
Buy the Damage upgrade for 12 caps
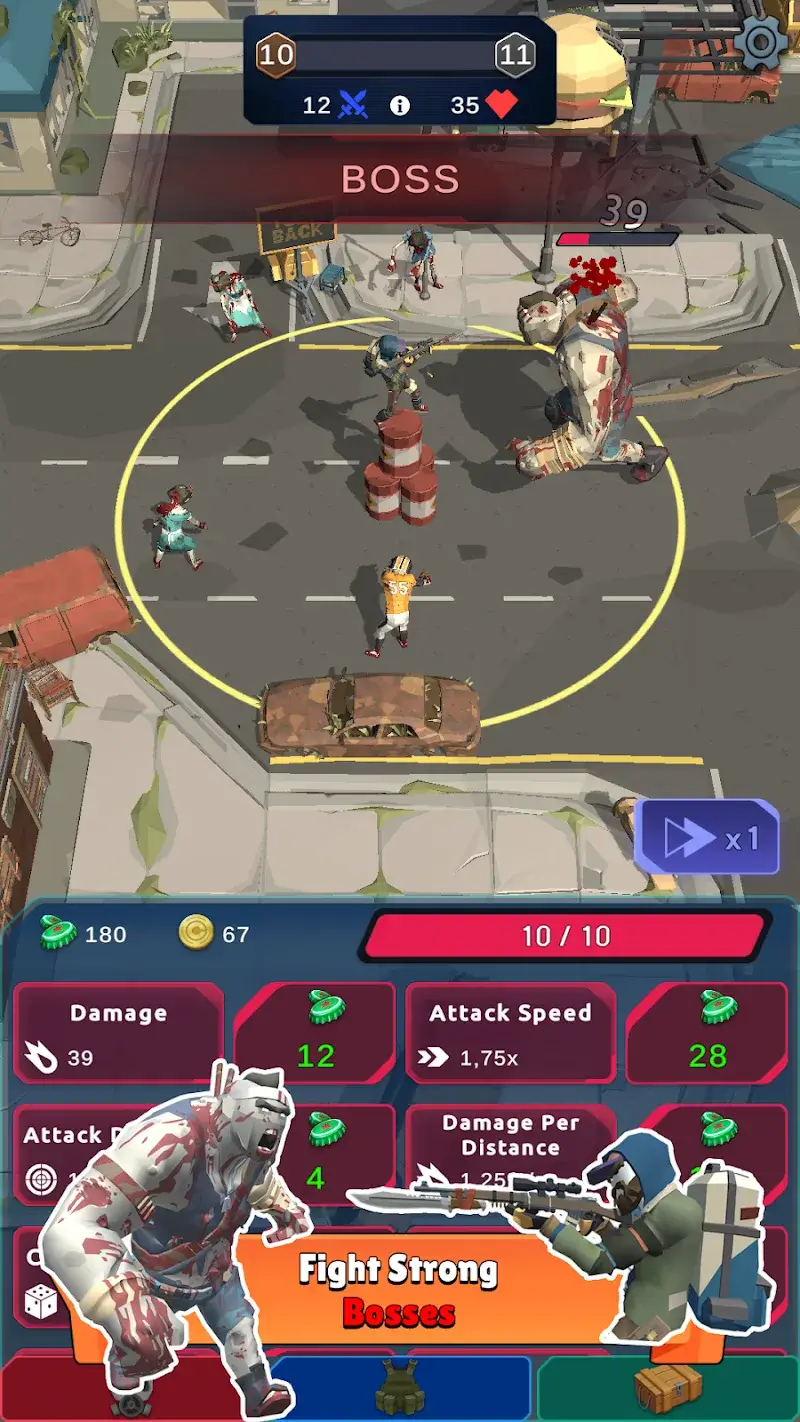point(315,1034)
